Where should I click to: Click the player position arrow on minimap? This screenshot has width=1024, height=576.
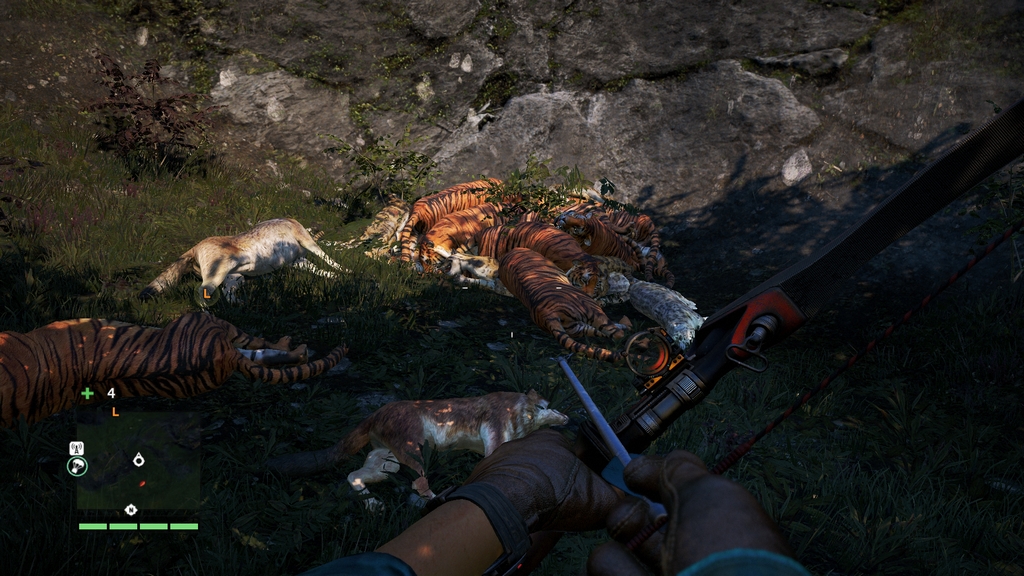tap(138, 459)
